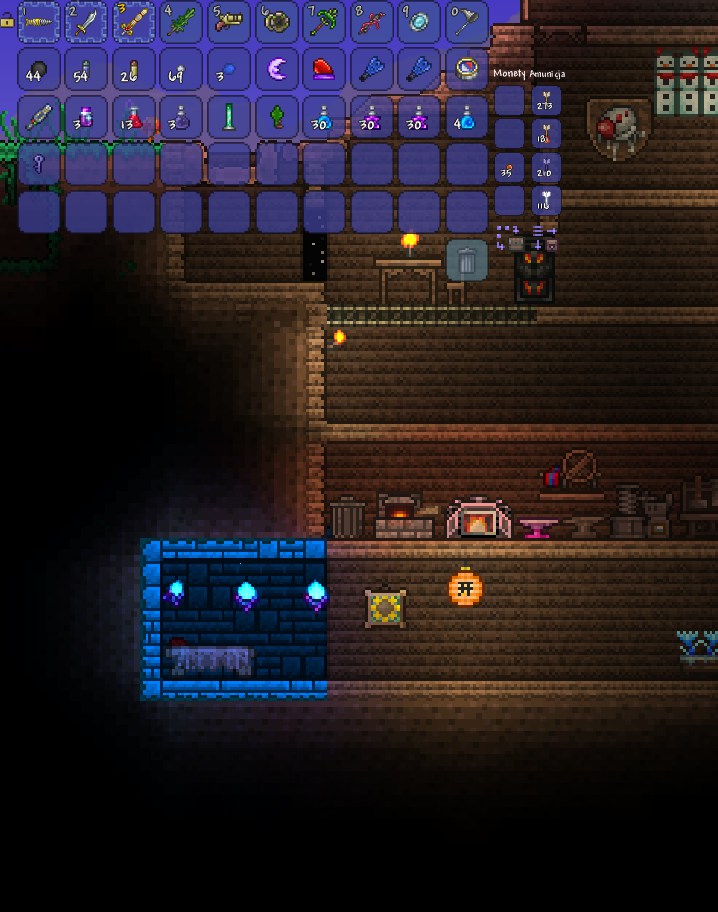Equip the bug net in slot 0
Viewport: 718px width, 912px height.
click(466, 22)
